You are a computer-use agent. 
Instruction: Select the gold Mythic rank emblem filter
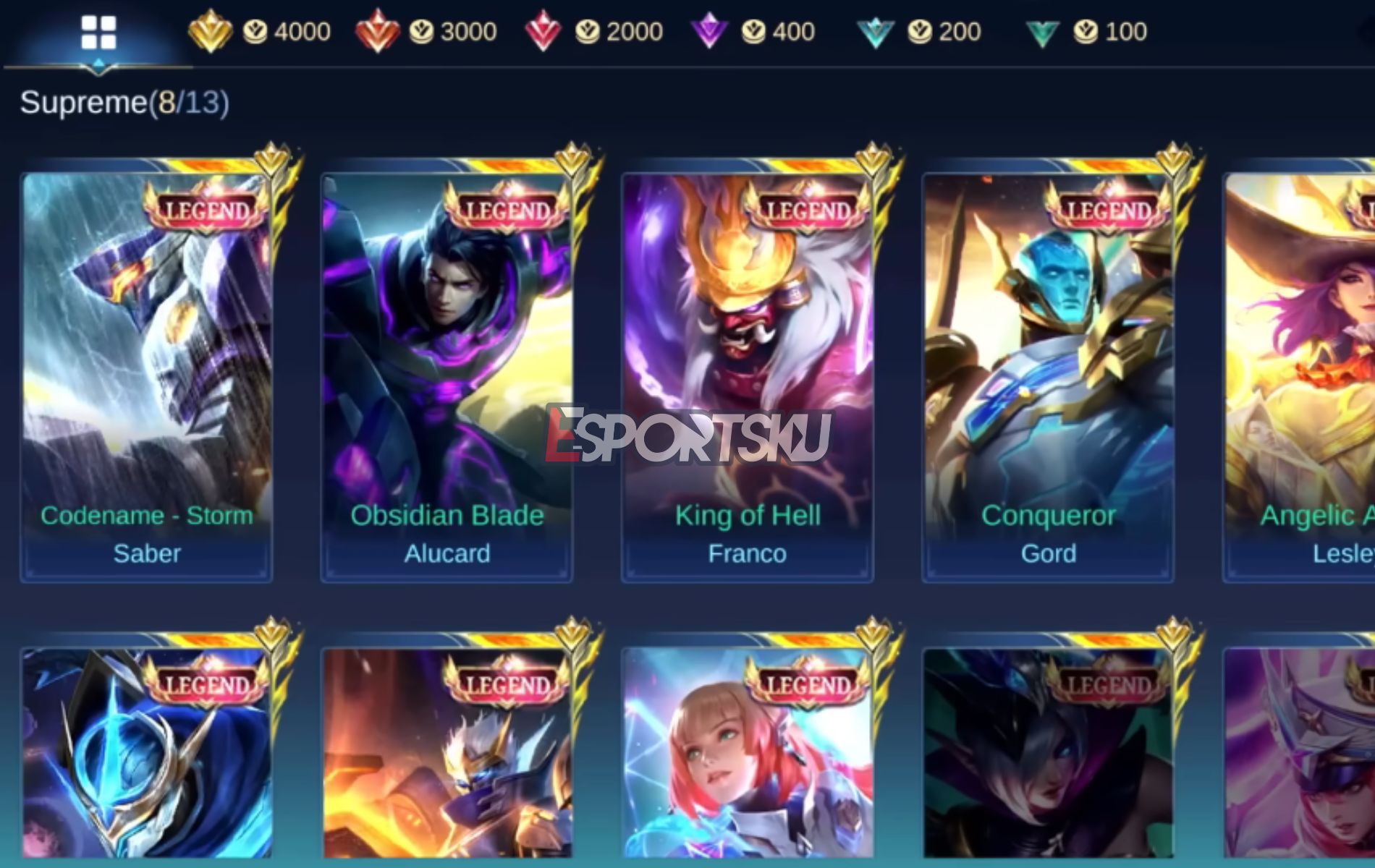[209, 30]
